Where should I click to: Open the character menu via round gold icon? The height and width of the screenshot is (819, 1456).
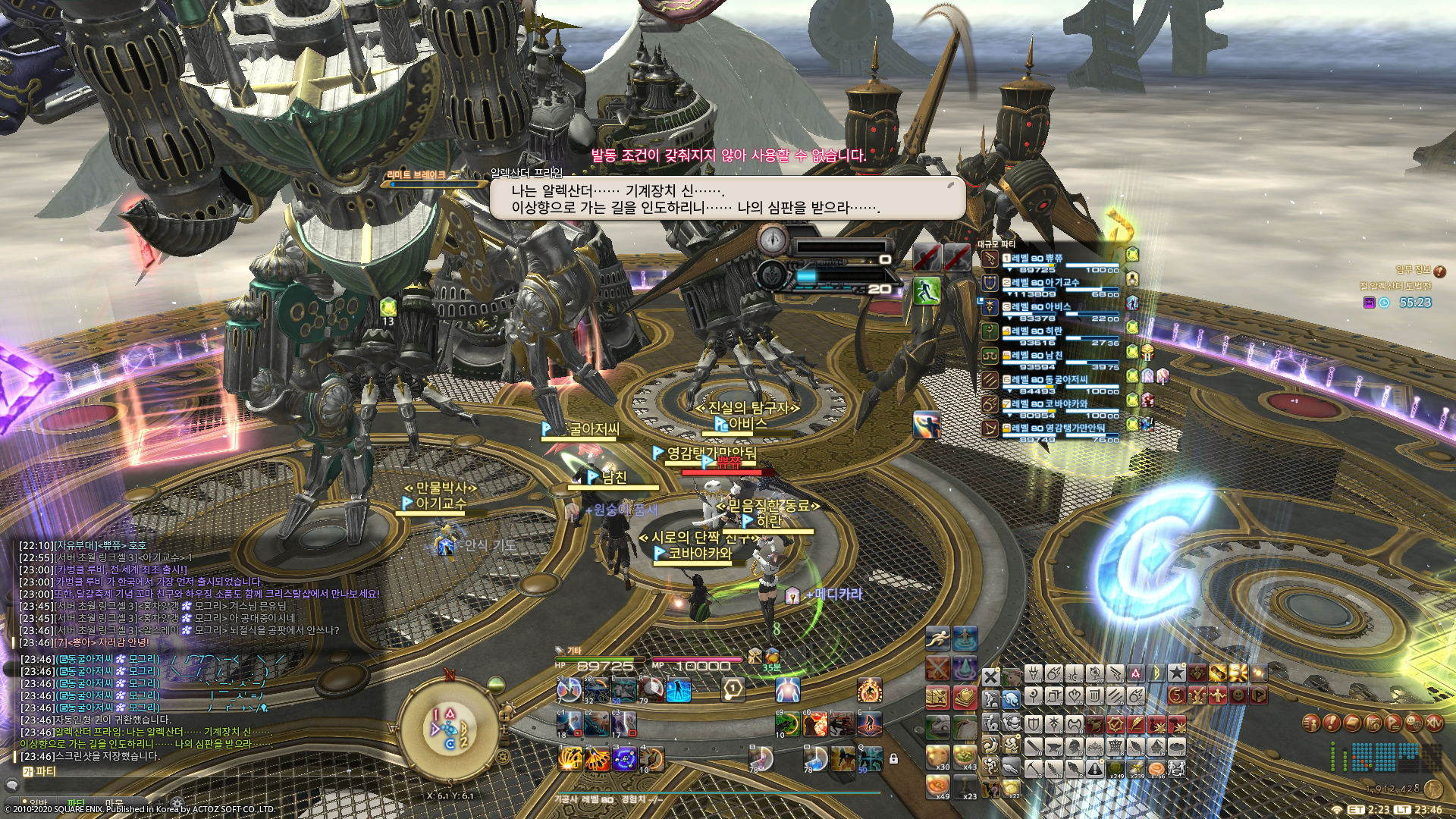(1312, 723)
